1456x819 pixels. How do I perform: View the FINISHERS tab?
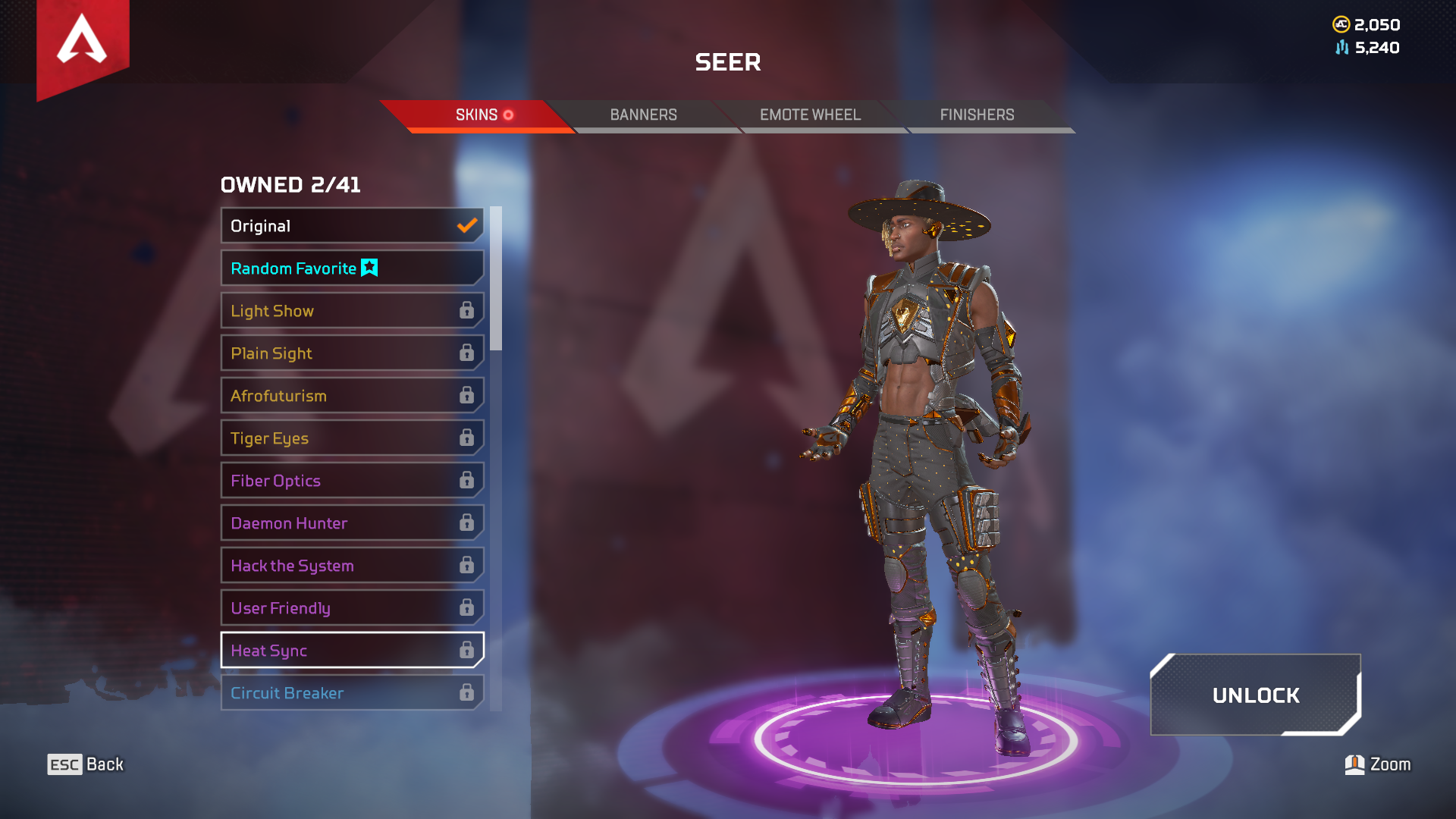click(x=977, y=115)
